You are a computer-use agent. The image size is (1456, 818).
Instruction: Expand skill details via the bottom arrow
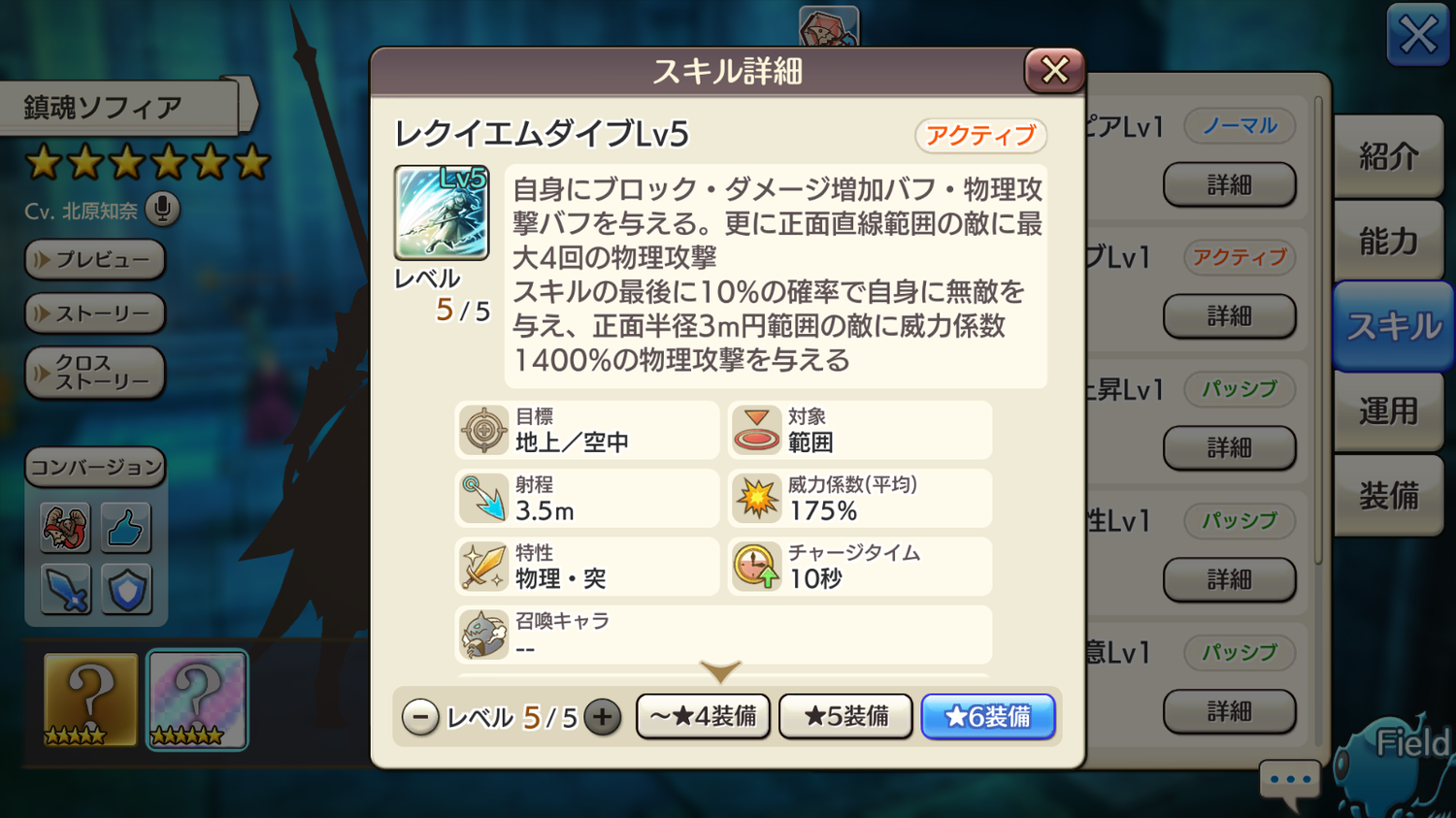(x=719, y=671)
